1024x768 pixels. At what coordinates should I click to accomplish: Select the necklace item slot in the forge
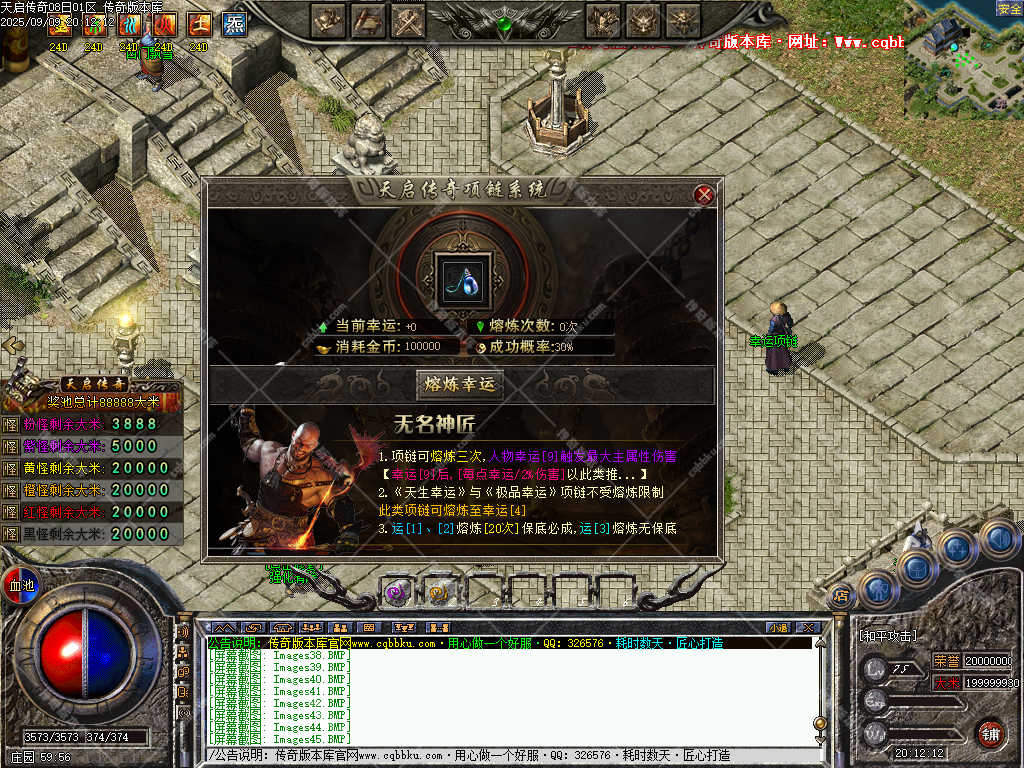(x=463, y=274)
